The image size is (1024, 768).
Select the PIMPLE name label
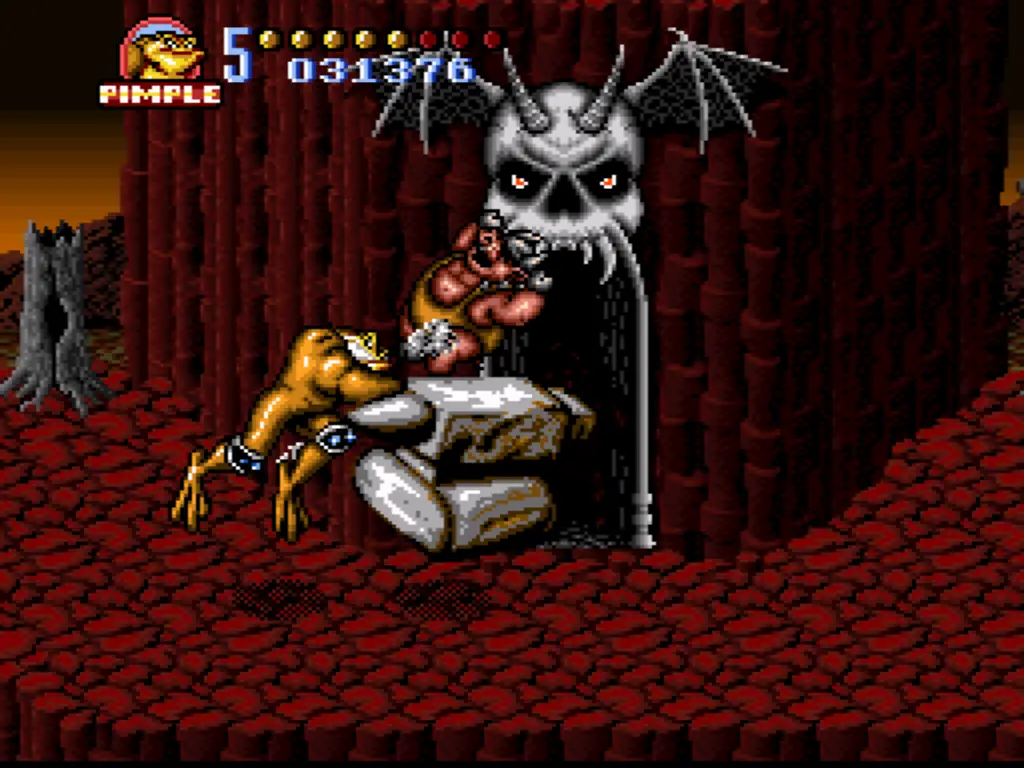click(160, 94)
